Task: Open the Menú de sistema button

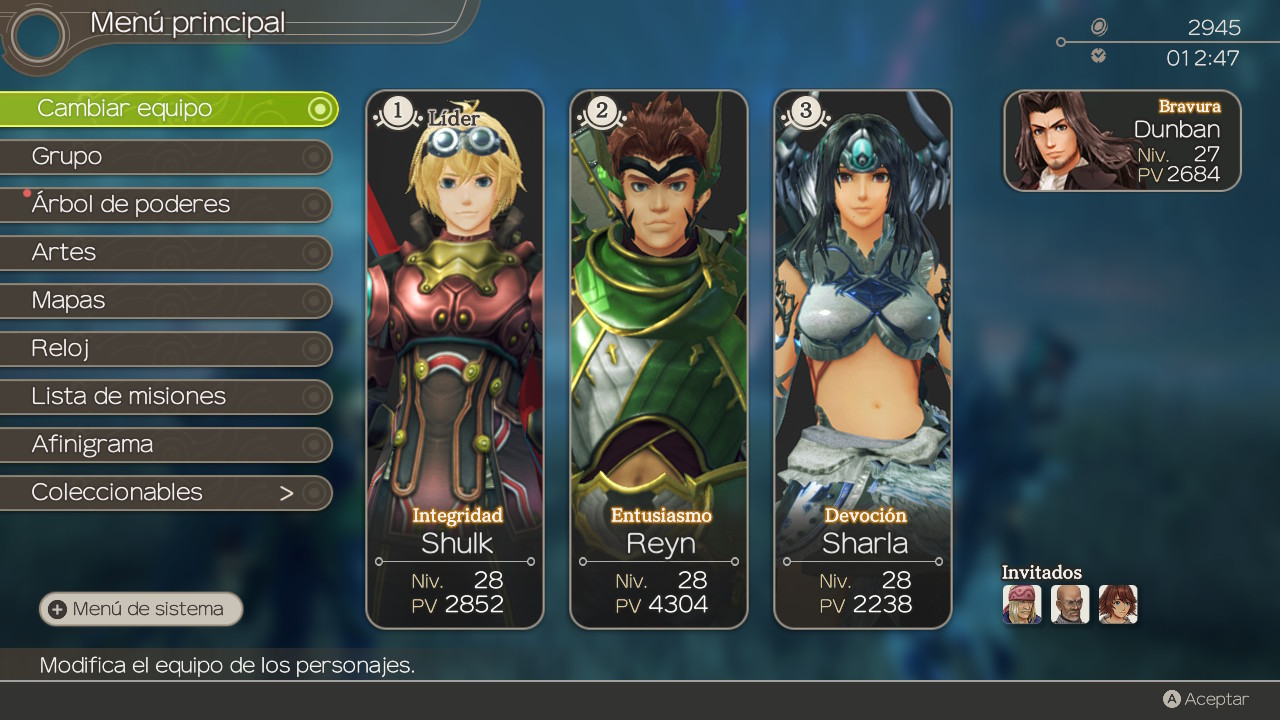Action: click(x=141, y=609)
